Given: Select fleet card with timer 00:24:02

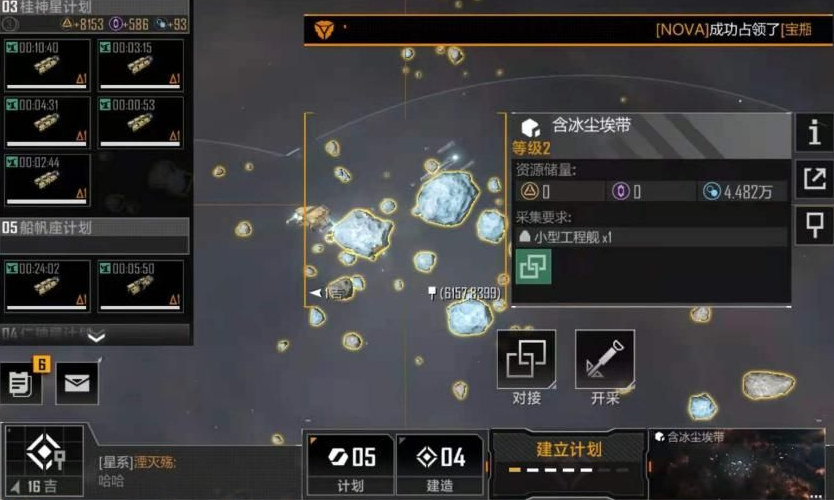Looking at the screenshot, I should coord(47,286).
